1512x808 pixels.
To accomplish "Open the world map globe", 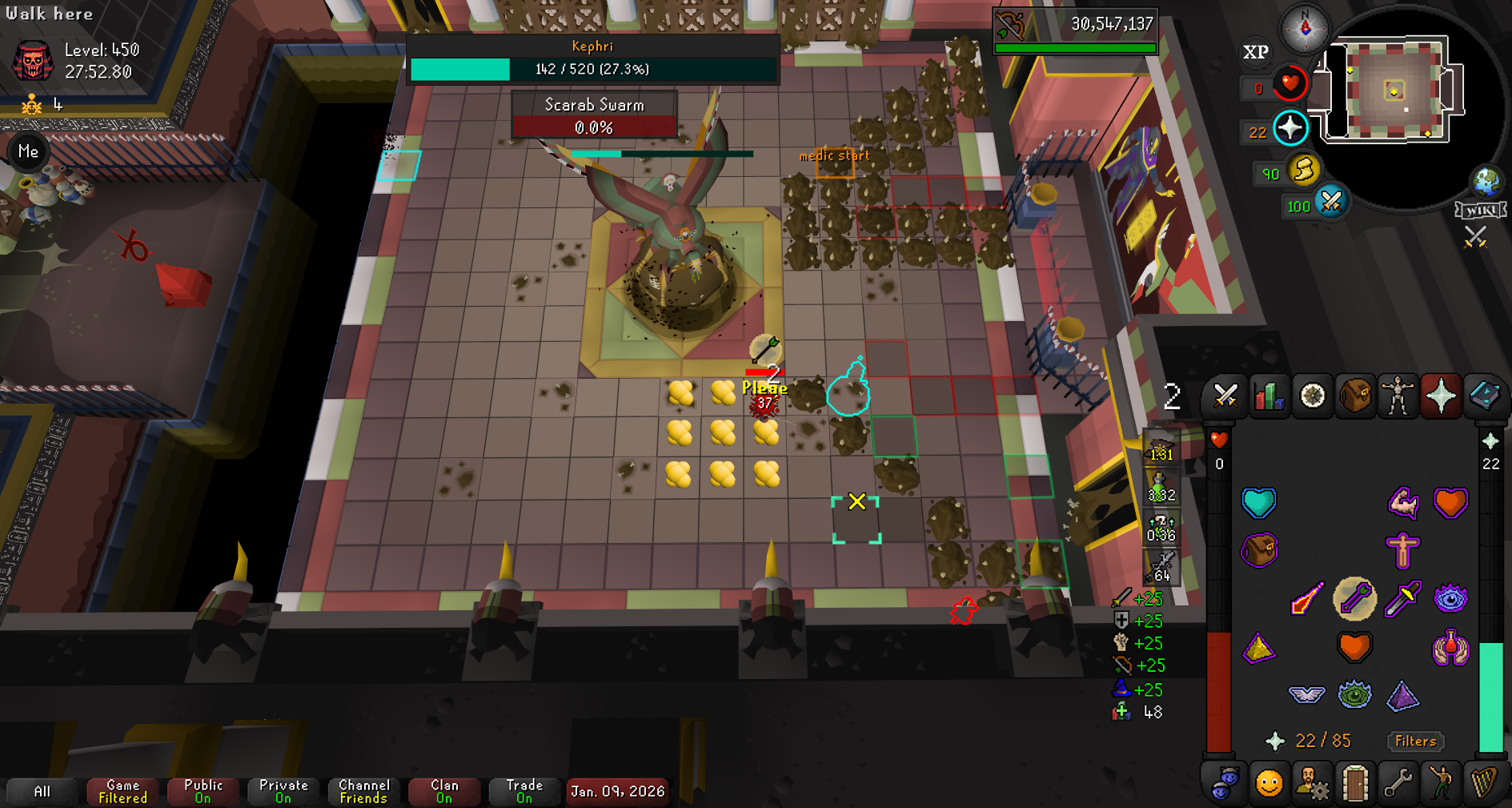I will coord(1486,182).
